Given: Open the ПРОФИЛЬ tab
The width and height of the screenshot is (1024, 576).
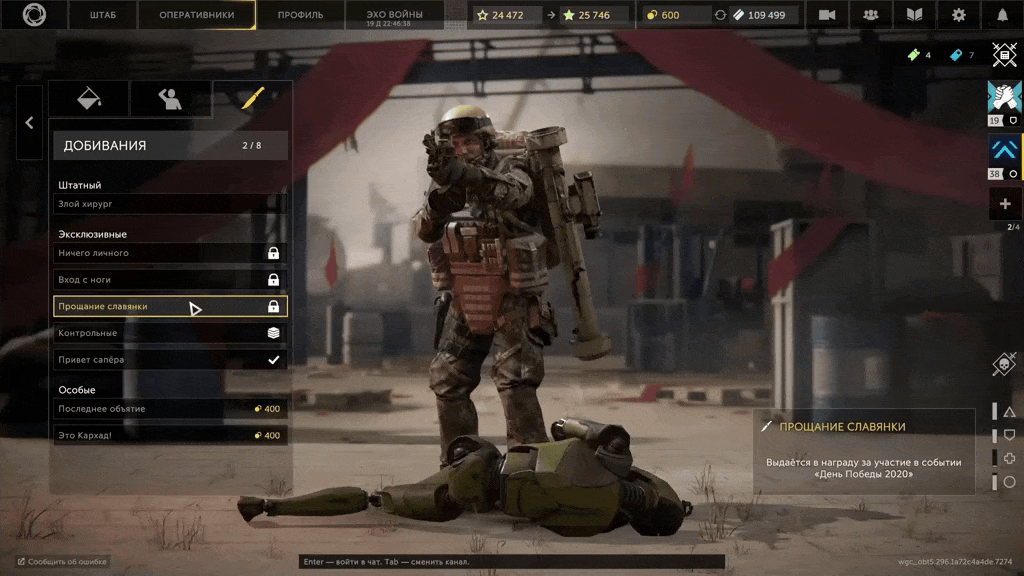Looking at the screenshot, I should point(300,15).
